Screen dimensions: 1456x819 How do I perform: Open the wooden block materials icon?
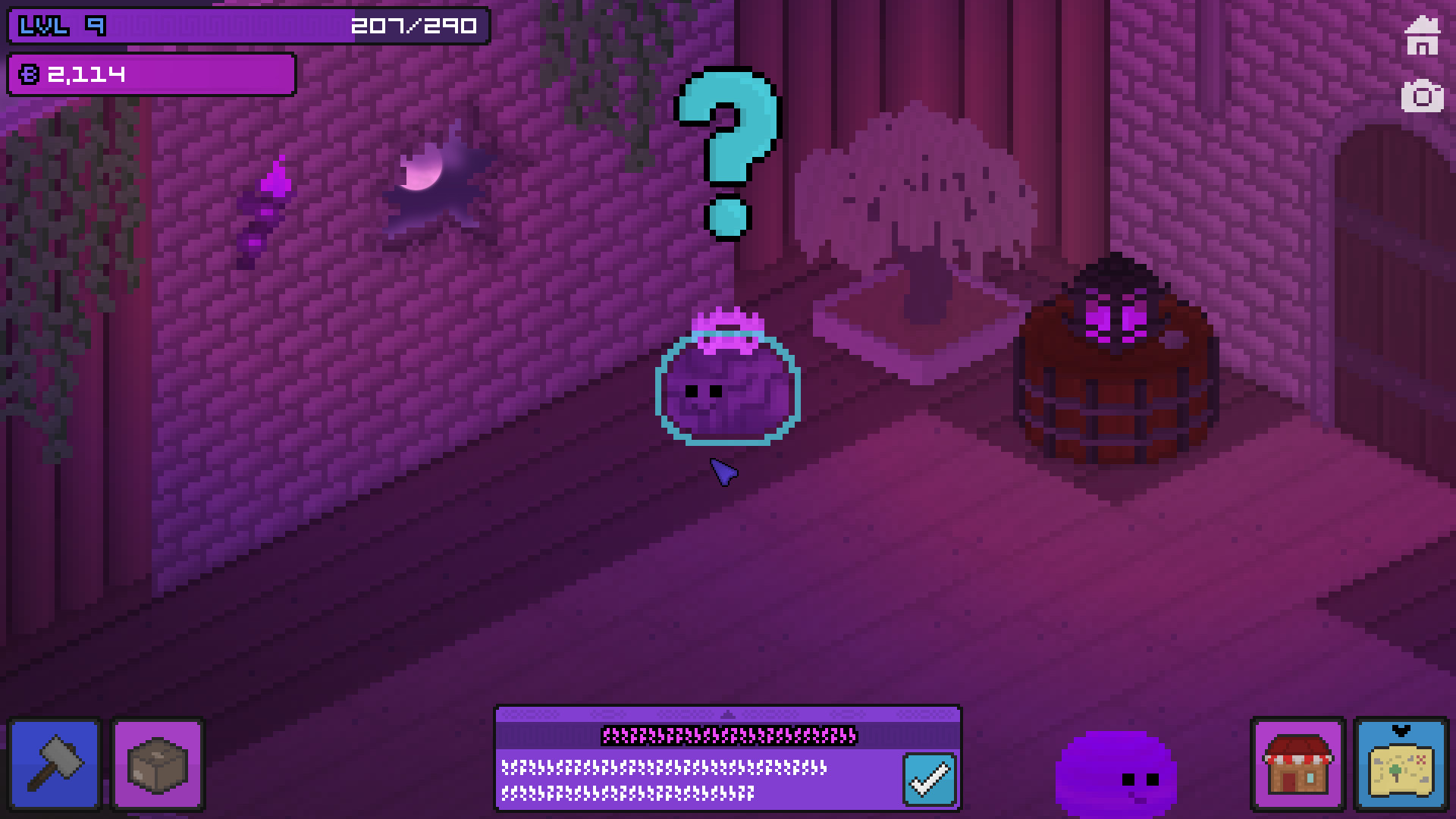(157, 764)
